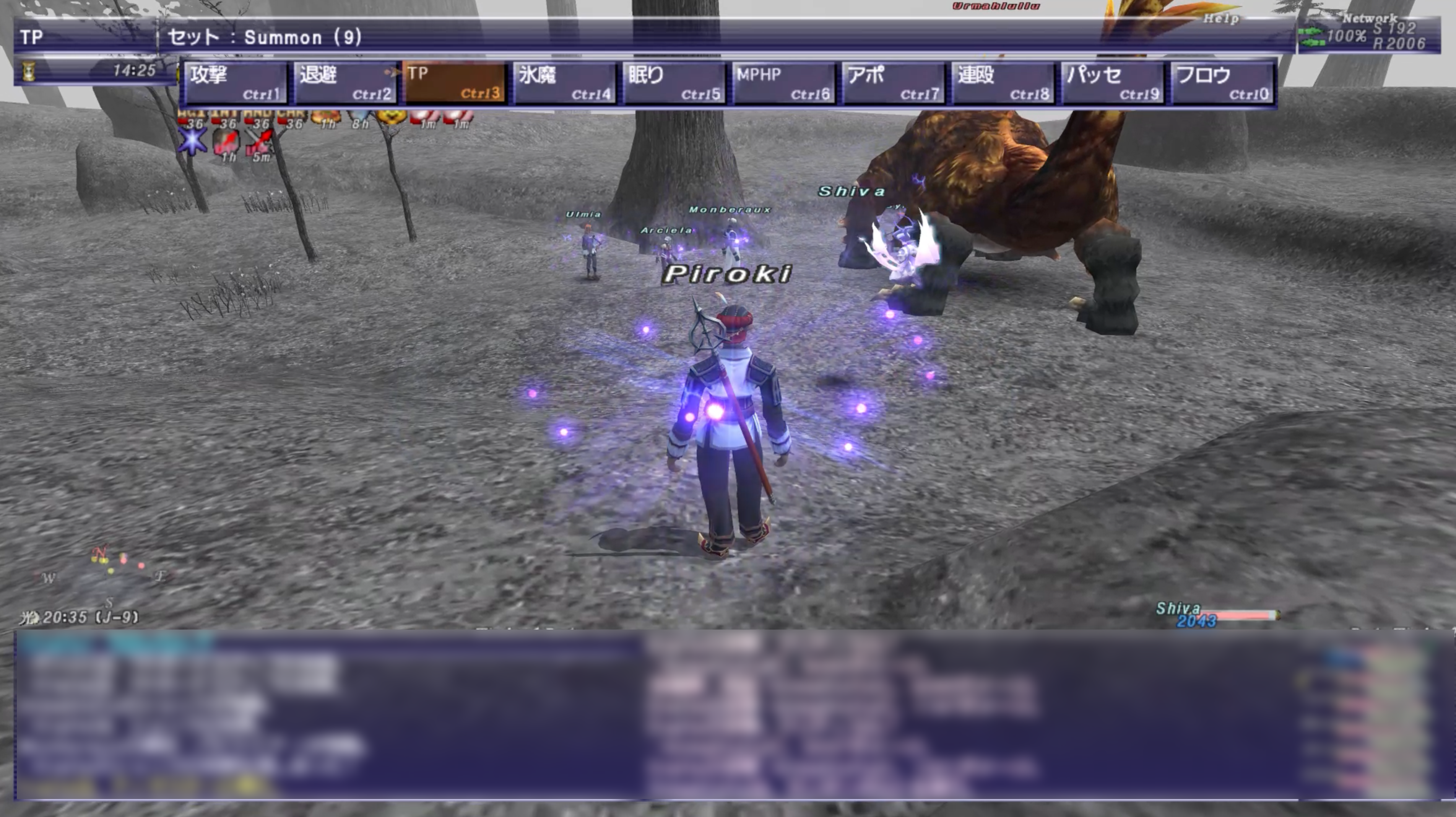
Task: Select the 退避 macro button
Action: tap(345, 83)
